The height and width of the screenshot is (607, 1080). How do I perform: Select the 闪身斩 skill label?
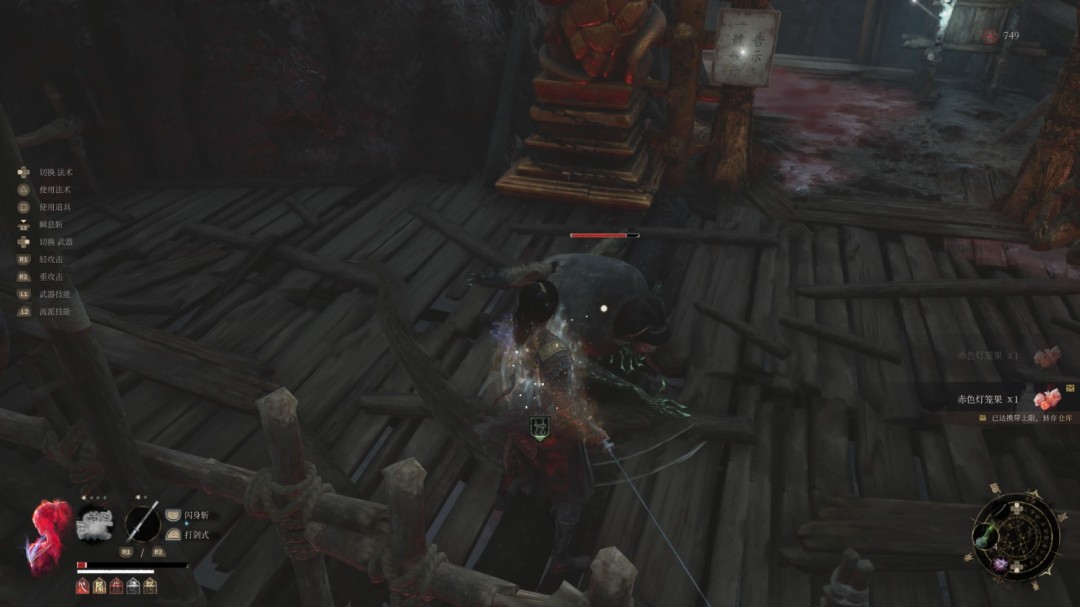click(197, 515)
